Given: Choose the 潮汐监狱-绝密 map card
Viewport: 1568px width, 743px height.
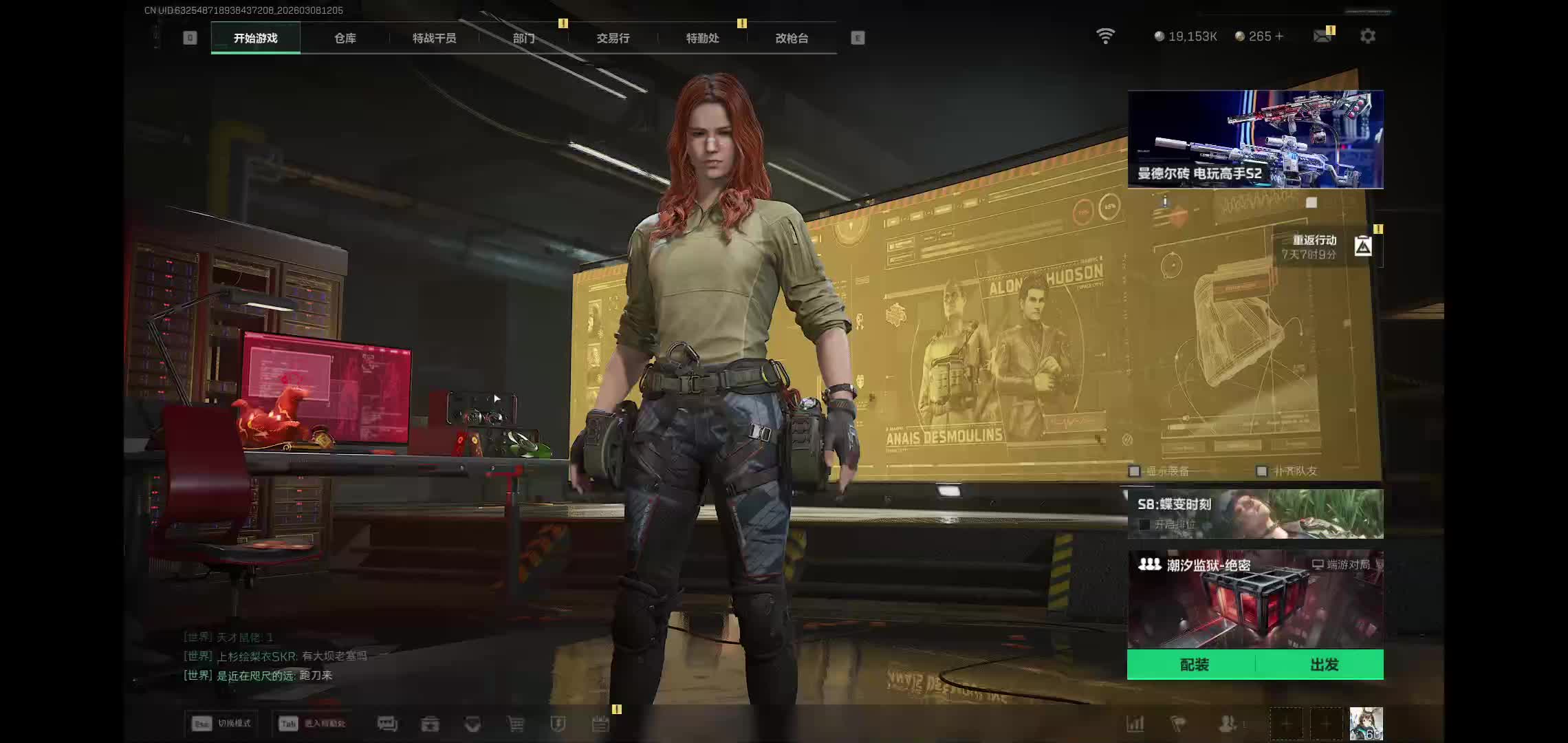Looking at the screenshot, I should coord(1255,599).
